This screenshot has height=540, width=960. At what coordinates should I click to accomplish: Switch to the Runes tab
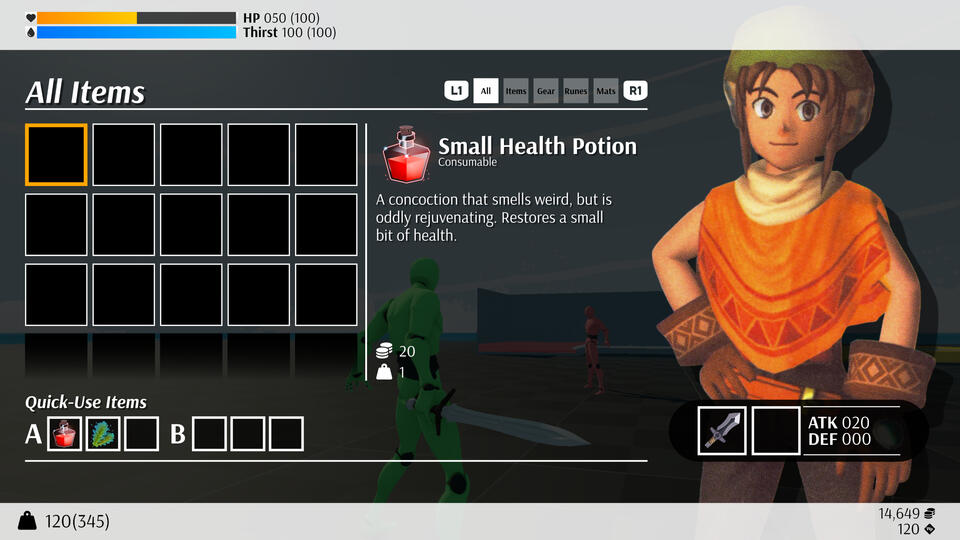(576, 91)
